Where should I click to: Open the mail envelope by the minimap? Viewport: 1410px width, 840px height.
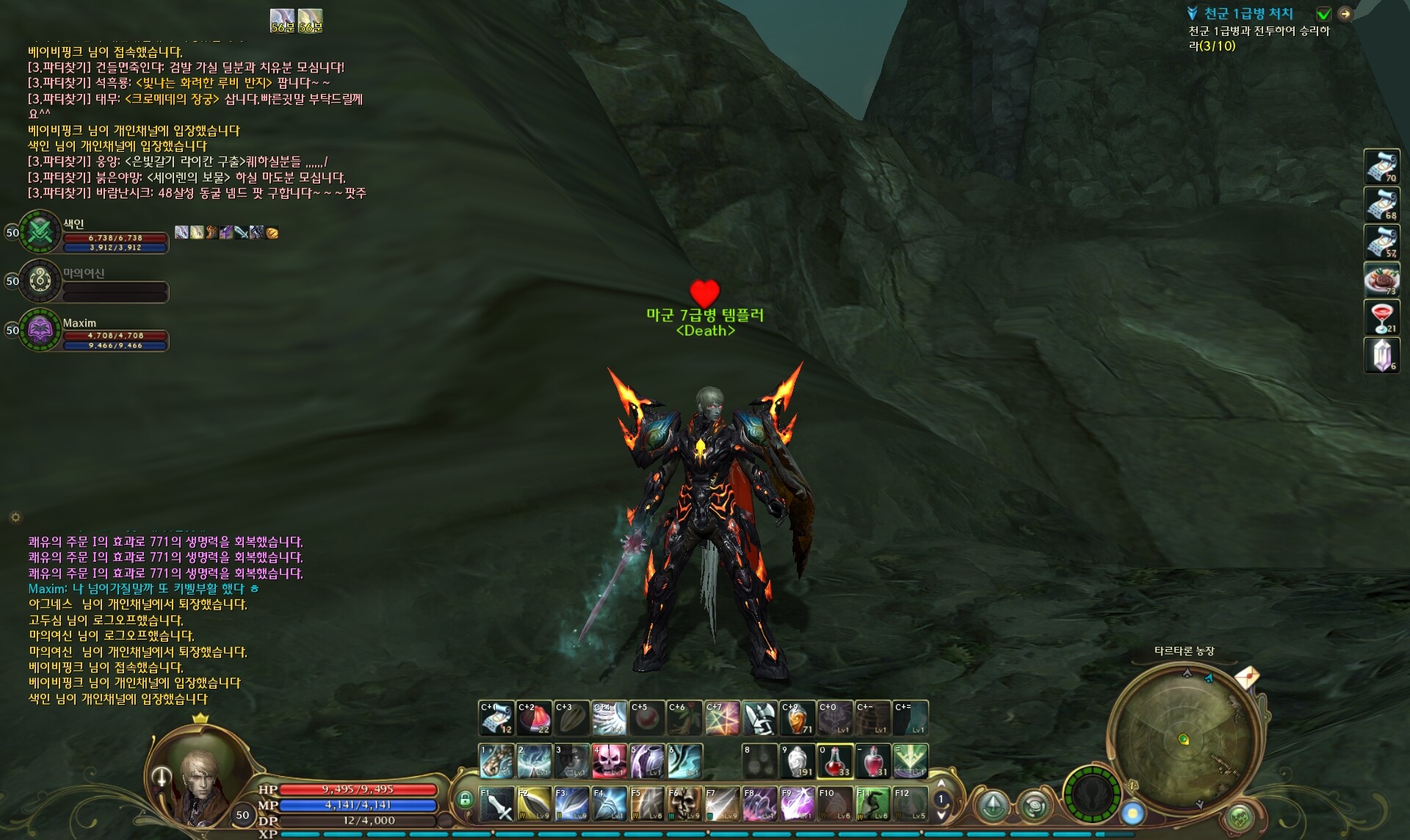point(1247,676)
